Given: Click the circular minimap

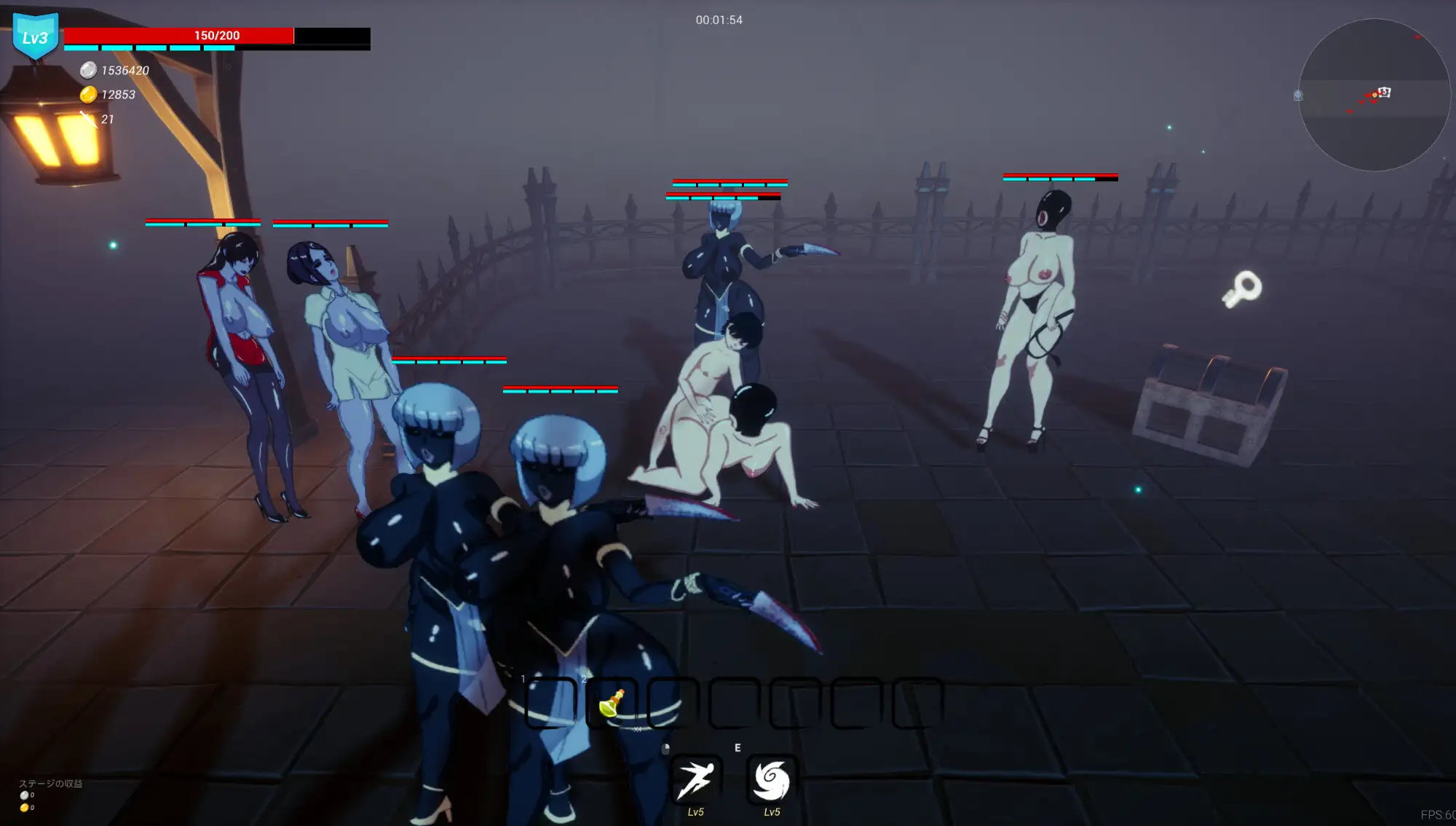Looking at the screenshot, I should 1374,95.
